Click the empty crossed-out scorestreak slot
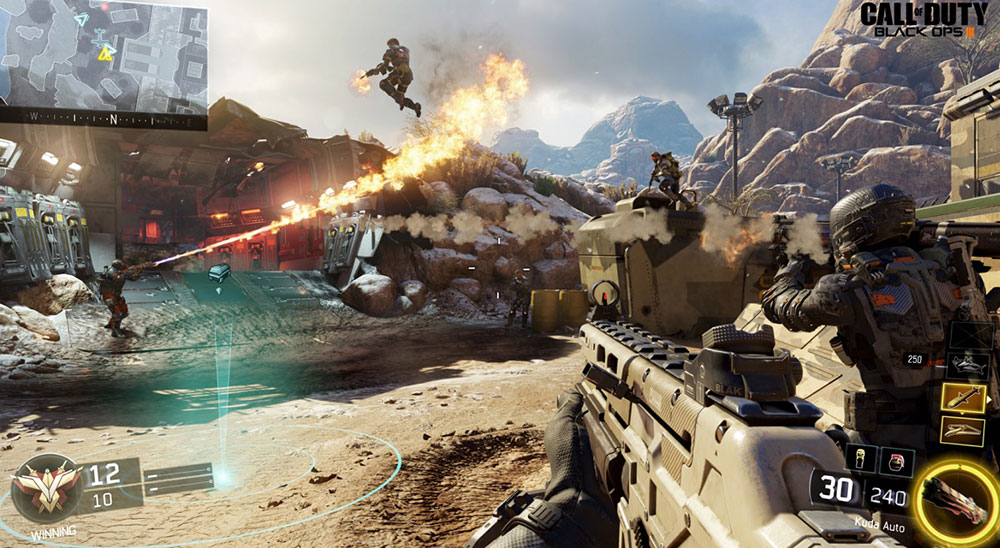 click(x=971, y=334)
